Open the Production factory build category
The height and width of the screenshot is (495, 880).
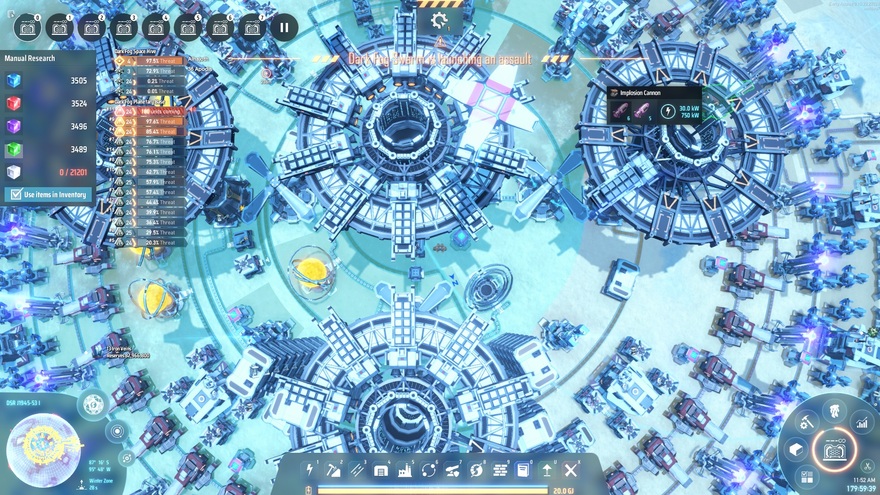[x=405, y=470]
